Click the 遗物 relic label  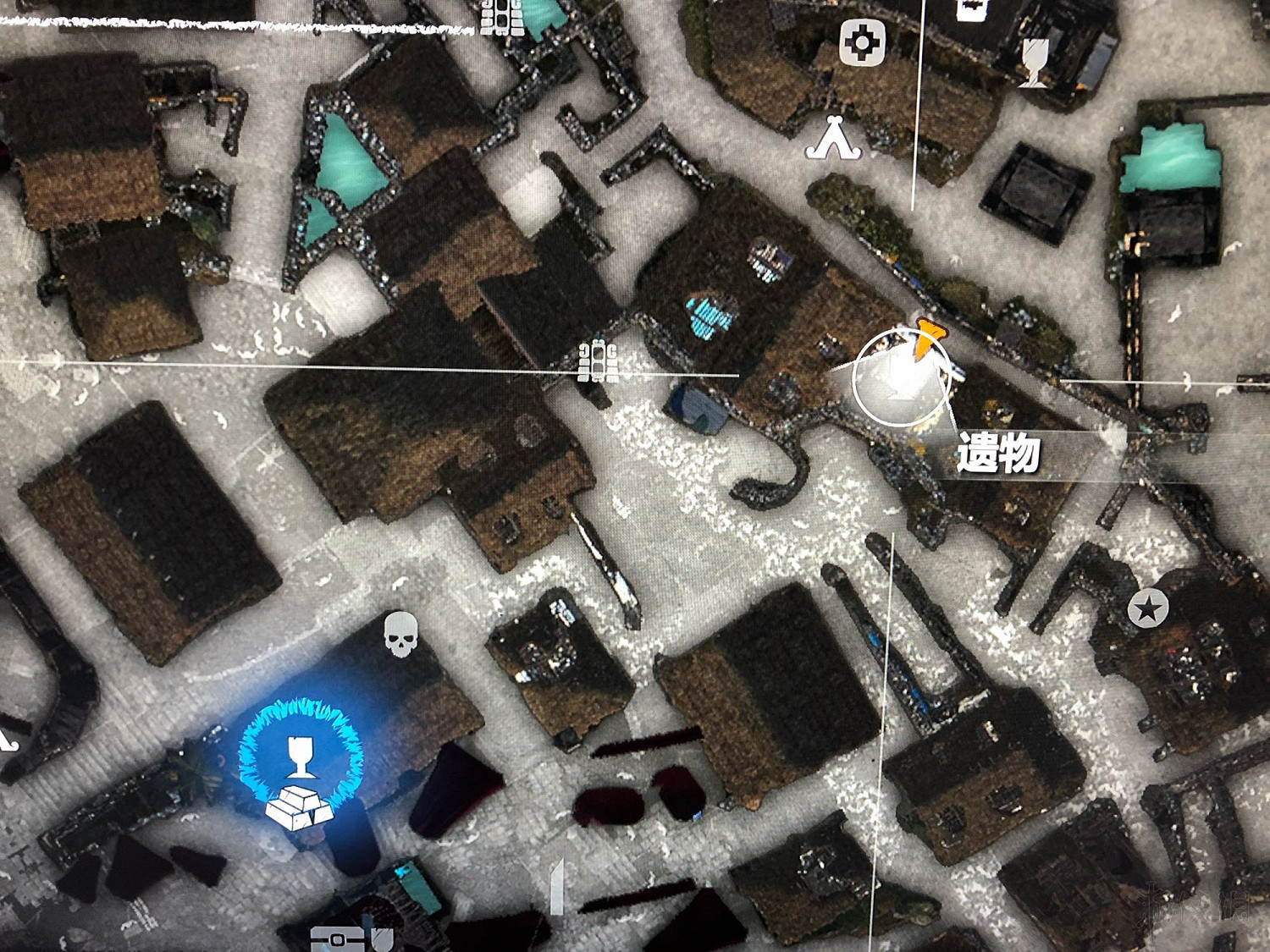tap(1001, 453)
